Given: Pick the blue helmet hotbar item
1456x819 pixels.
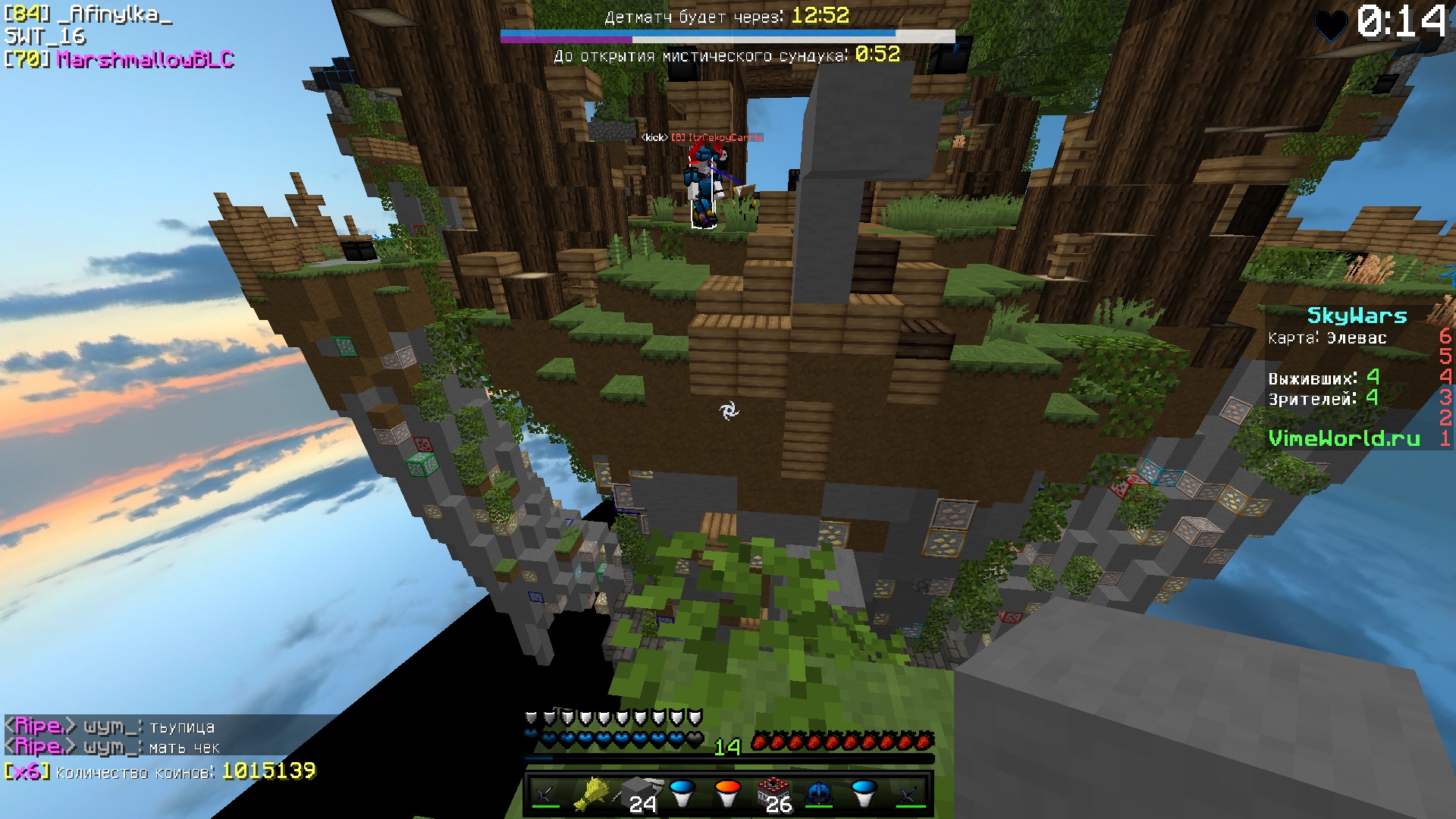Looking at the screenshot, I should coord(819,794).
